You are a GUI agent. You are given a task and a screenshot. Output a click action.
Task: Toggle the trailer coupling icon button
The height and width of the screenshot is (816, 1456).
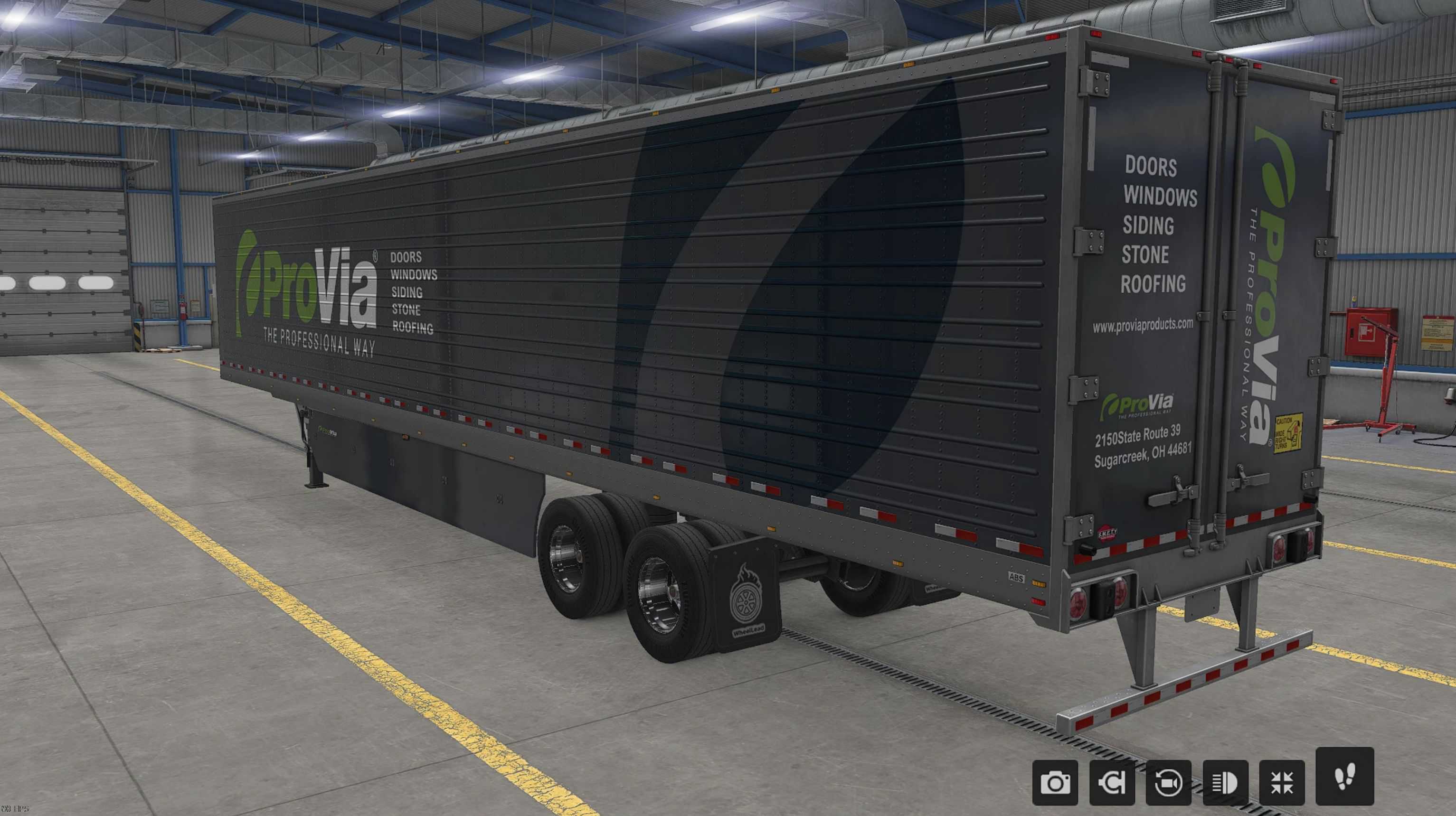tap(1112, 783)
